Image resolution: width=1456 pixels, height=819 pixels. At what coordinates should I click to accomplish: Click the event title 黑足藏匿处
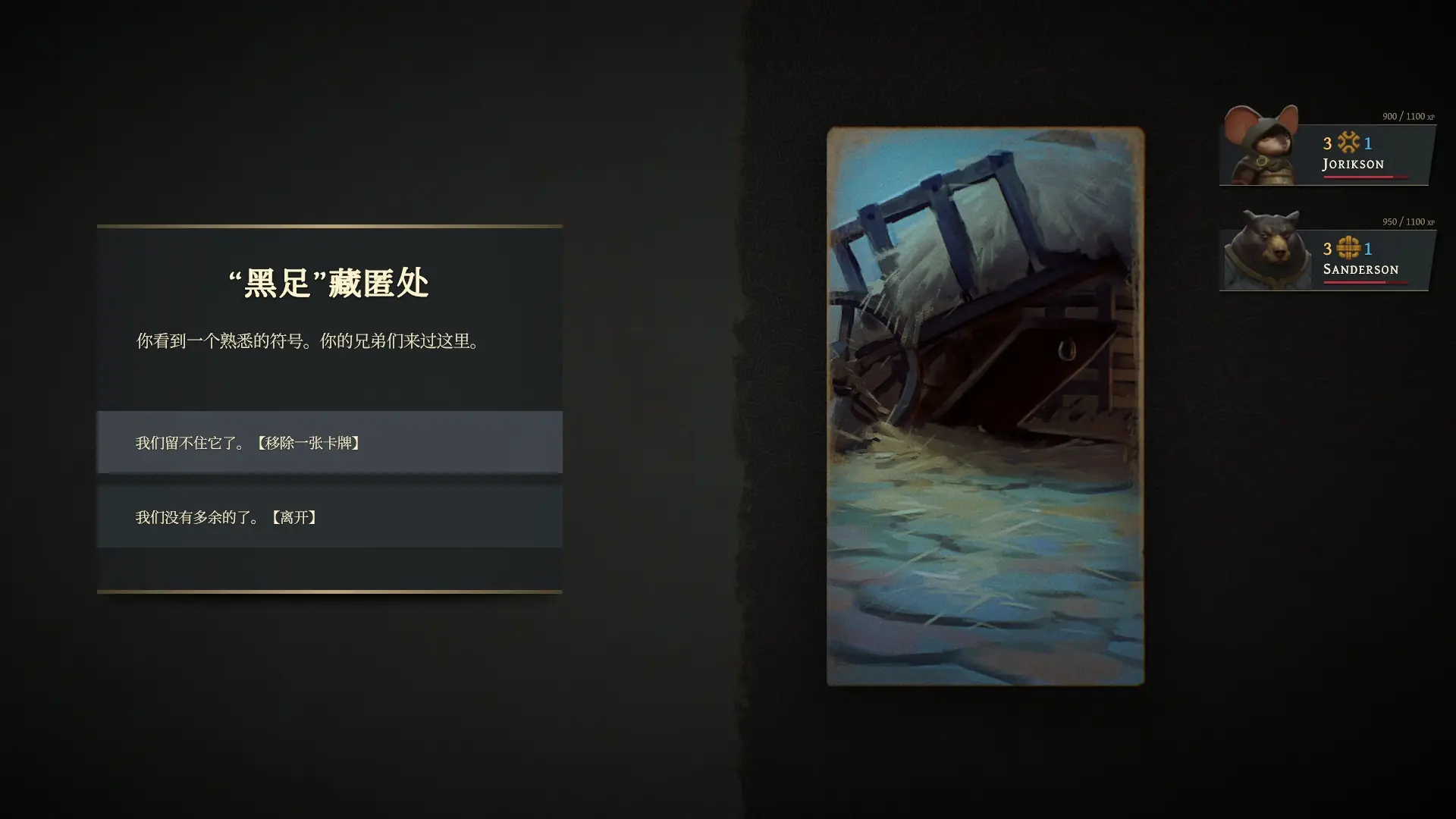pos(328,281)
